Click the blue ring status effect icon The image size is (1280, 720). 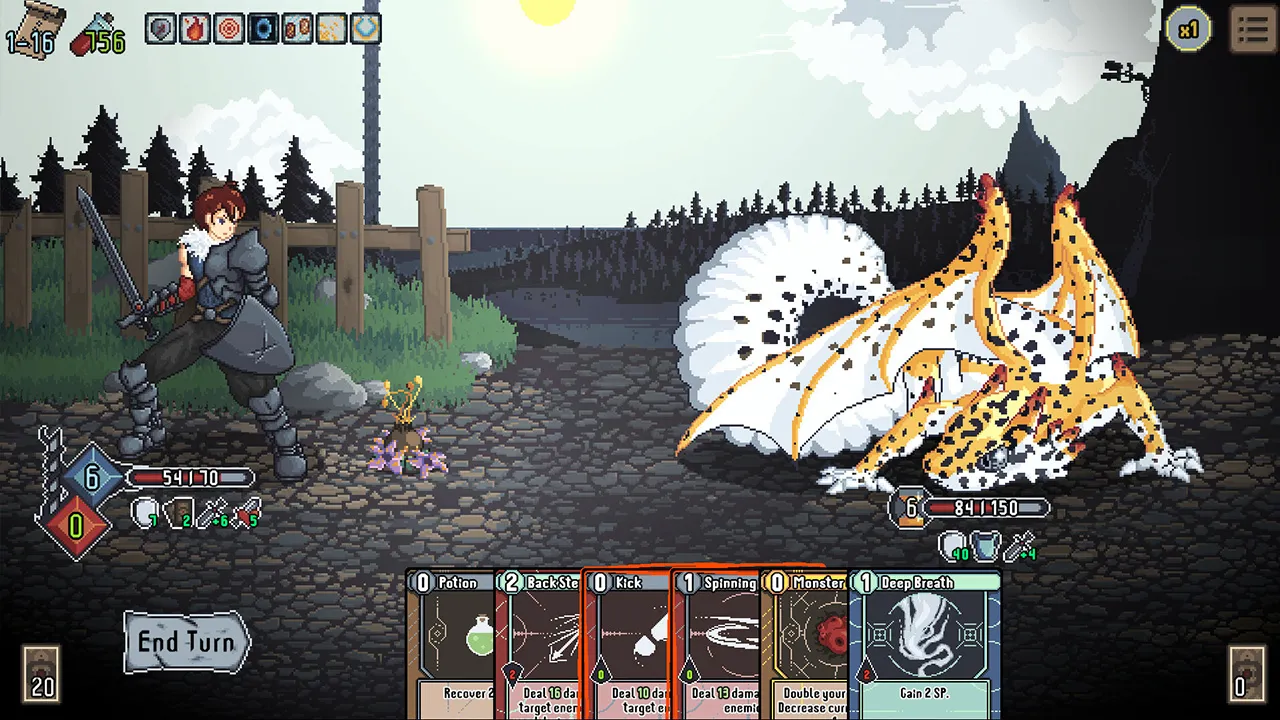tap(364, 28)
